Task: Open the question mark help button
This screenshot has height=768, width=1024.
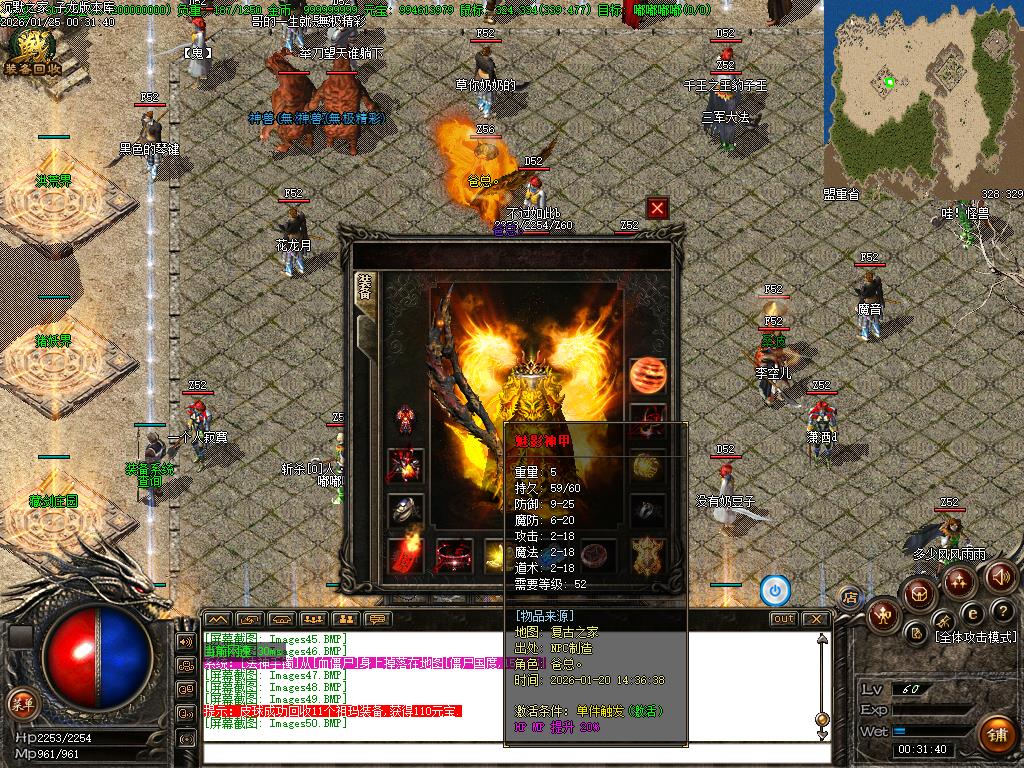Action: coord(1001,610)
